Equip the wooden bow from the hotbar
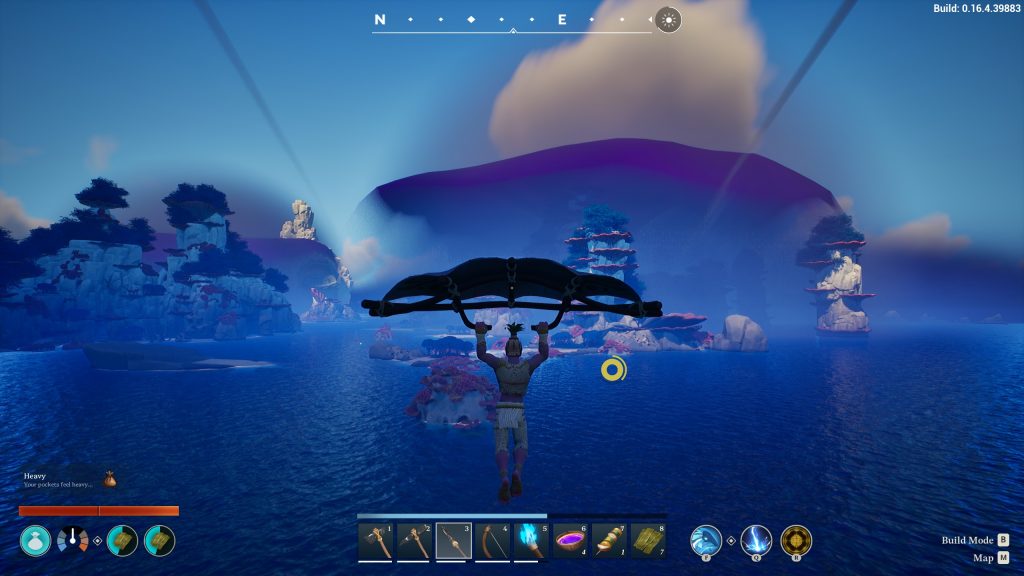The image size is (1024, 576). point(492,541)
